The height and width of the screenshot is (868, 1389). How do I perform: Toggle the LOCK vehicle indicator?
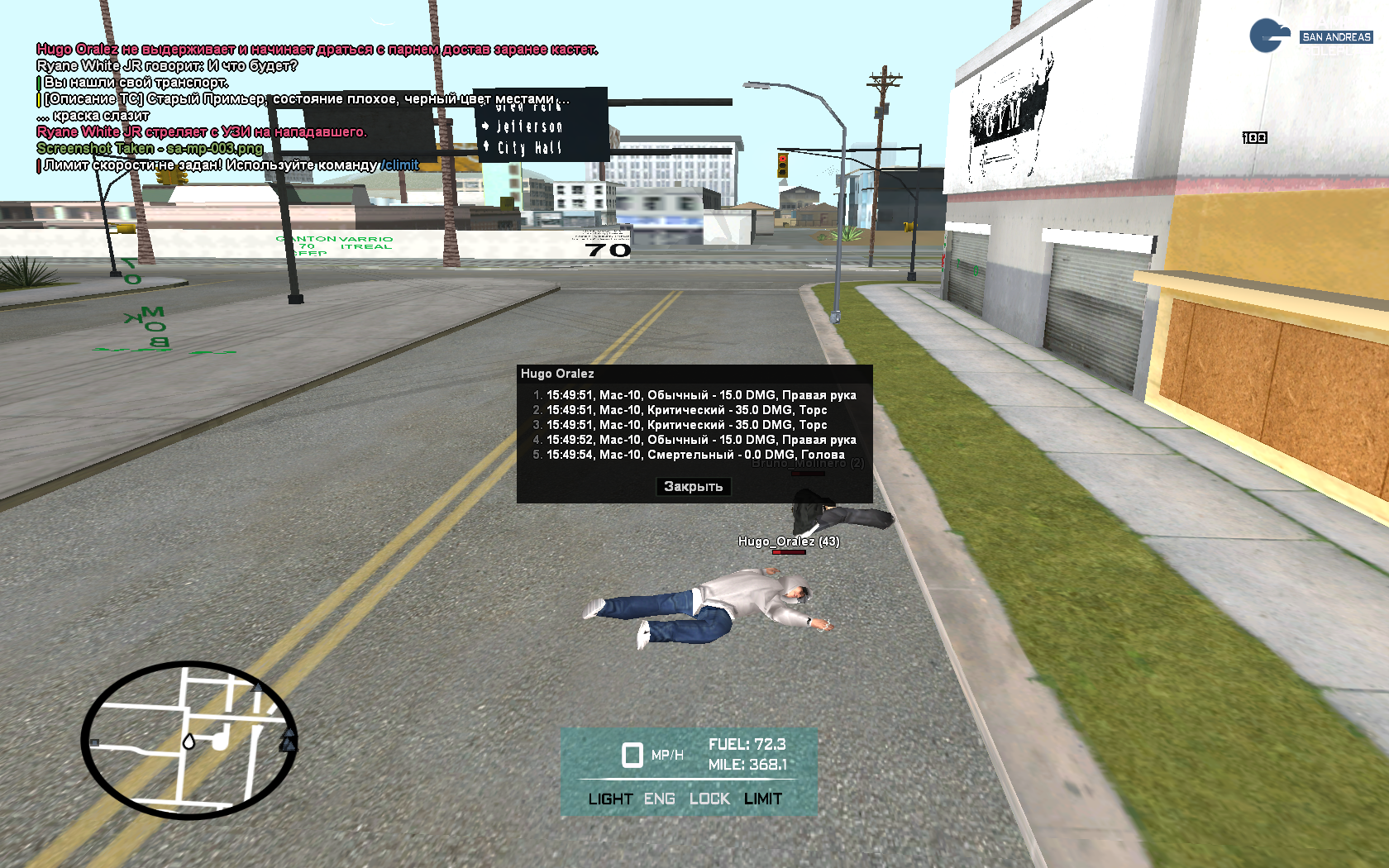pyautogui.click(x=709, y=799)
